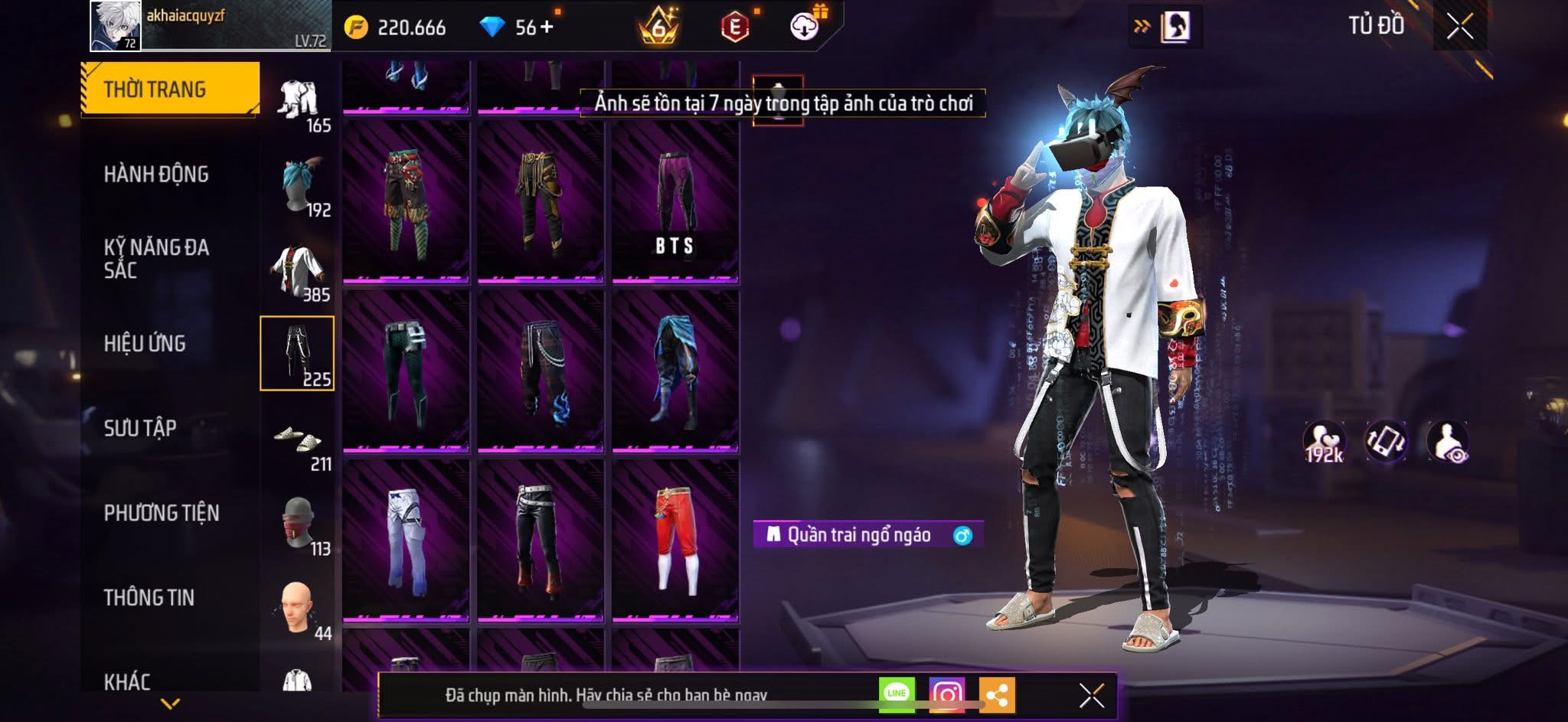This screenshot has width=1568, height=722.
Task: Share the screenshot via LINE
Action: click(x=897, y=694)
